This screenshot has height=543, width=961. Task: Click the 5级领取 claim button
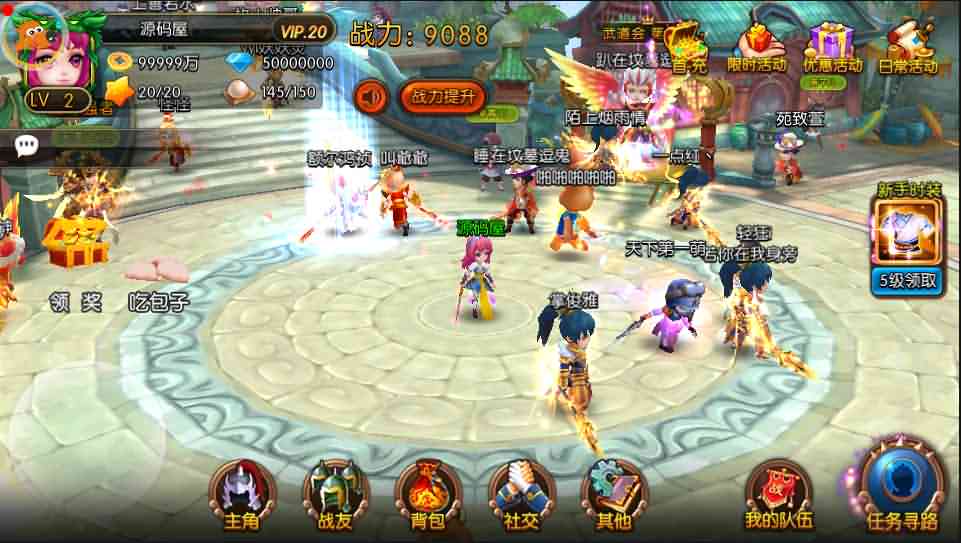tap(908, 280)
